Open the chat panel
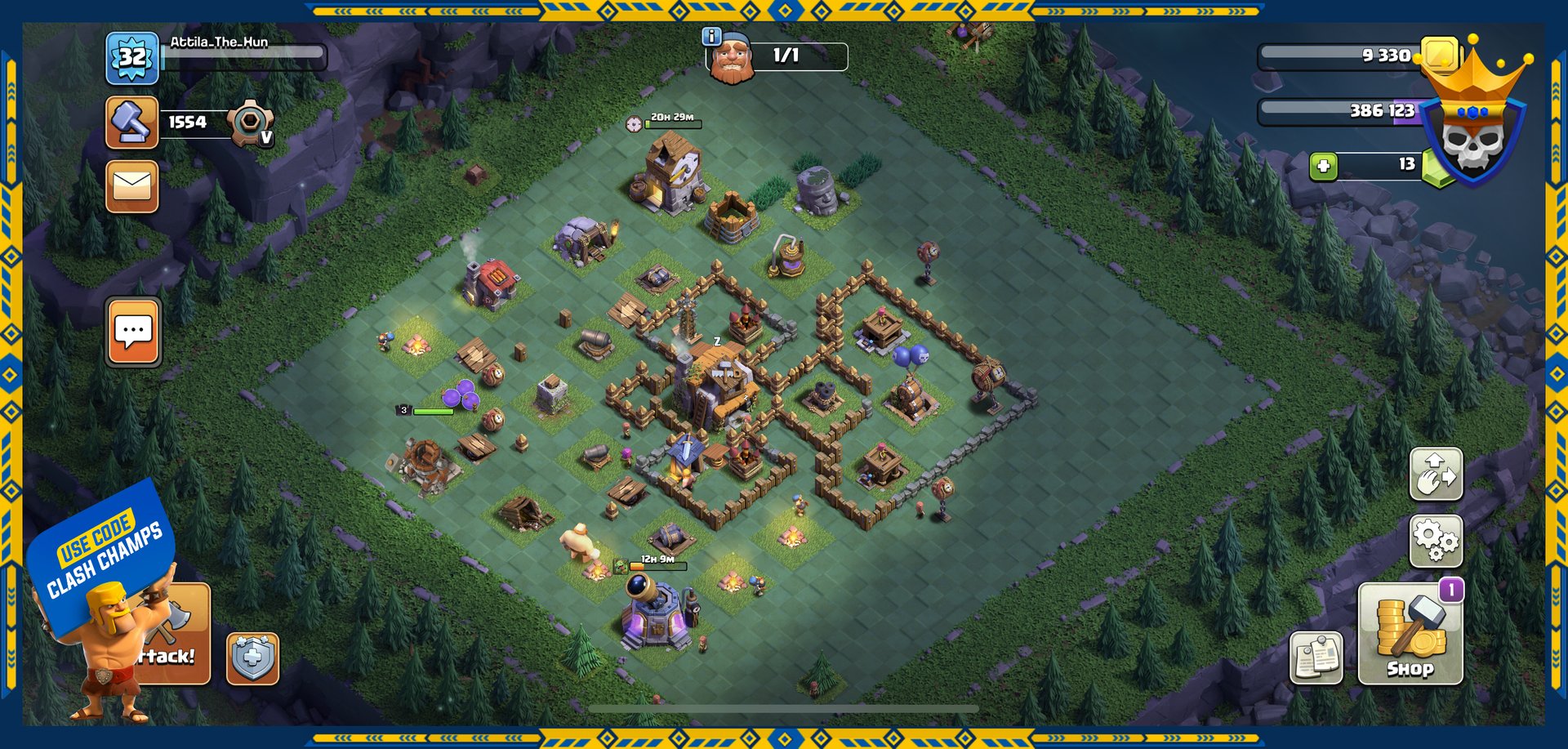The image size is (1568, 749). click(133, 332)
